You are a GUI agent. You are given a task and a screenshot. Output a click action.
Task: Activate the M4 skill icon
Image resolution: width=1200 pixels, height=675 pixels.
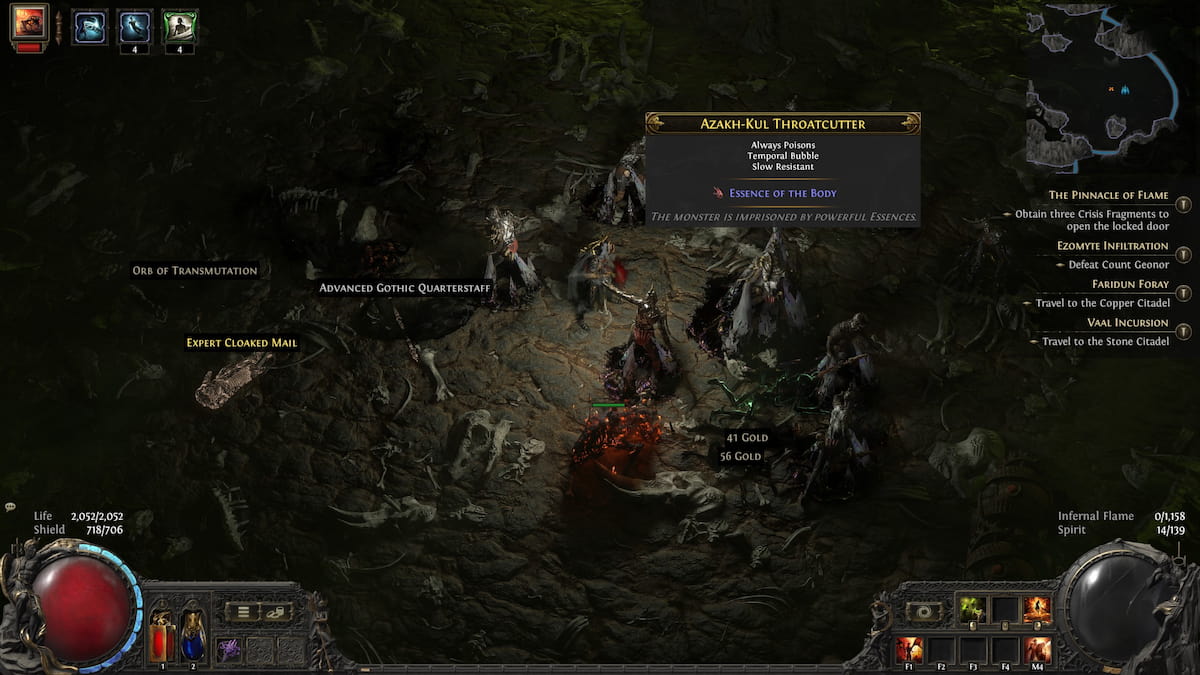click(x=1037, y=649)
